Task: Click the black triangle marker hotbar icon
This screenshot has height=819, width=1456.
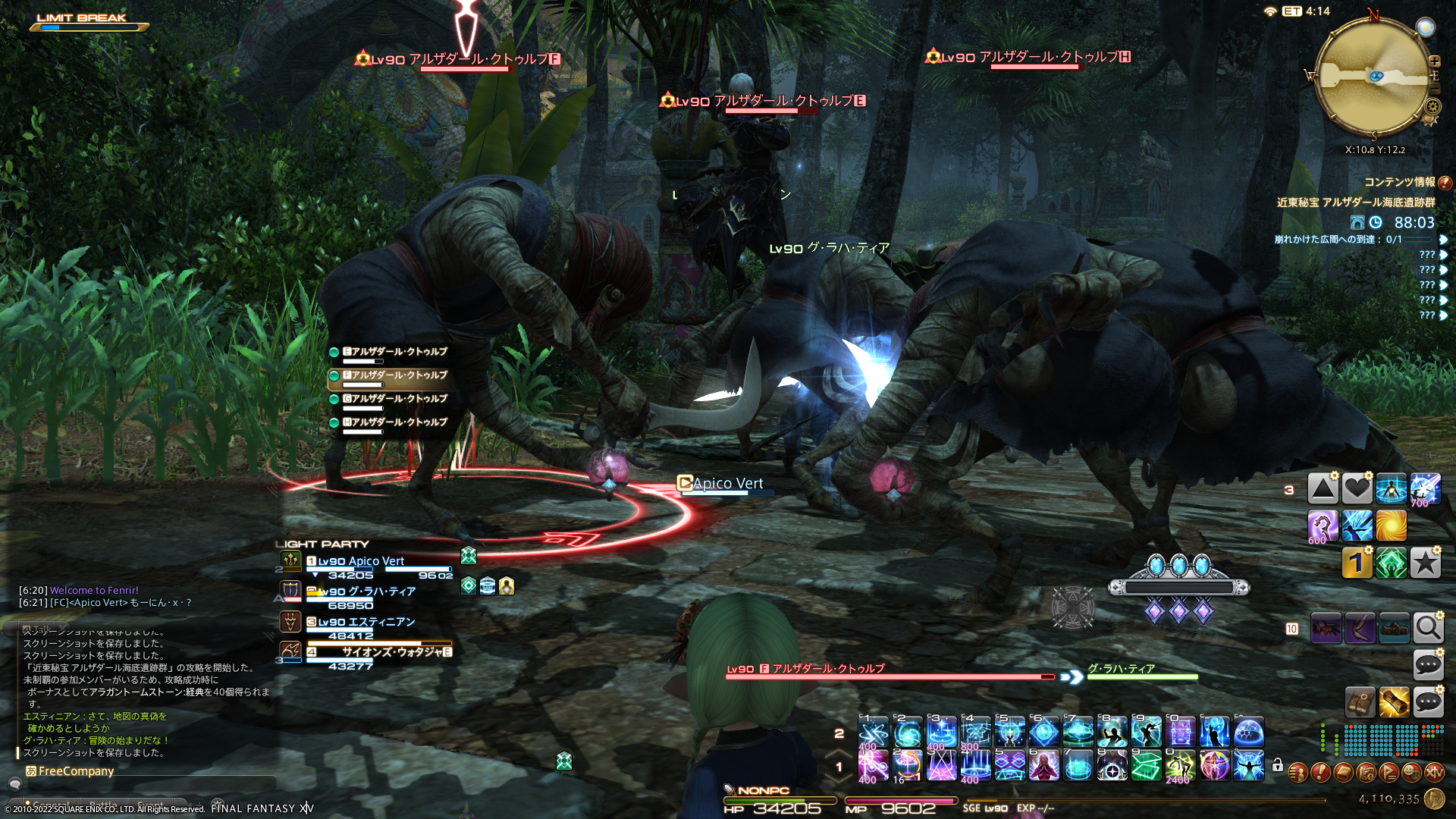Action: tap(1323, 489)
